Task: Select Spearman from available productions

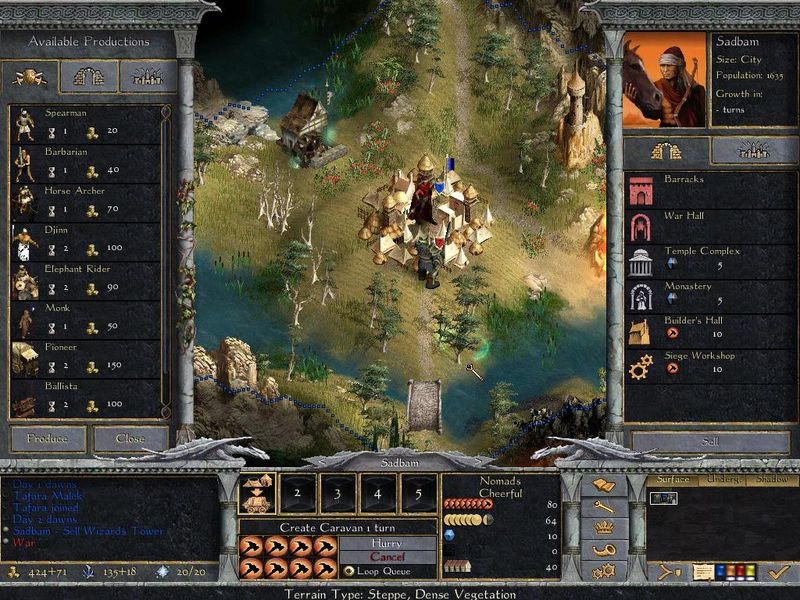Action: click(85, 123)
